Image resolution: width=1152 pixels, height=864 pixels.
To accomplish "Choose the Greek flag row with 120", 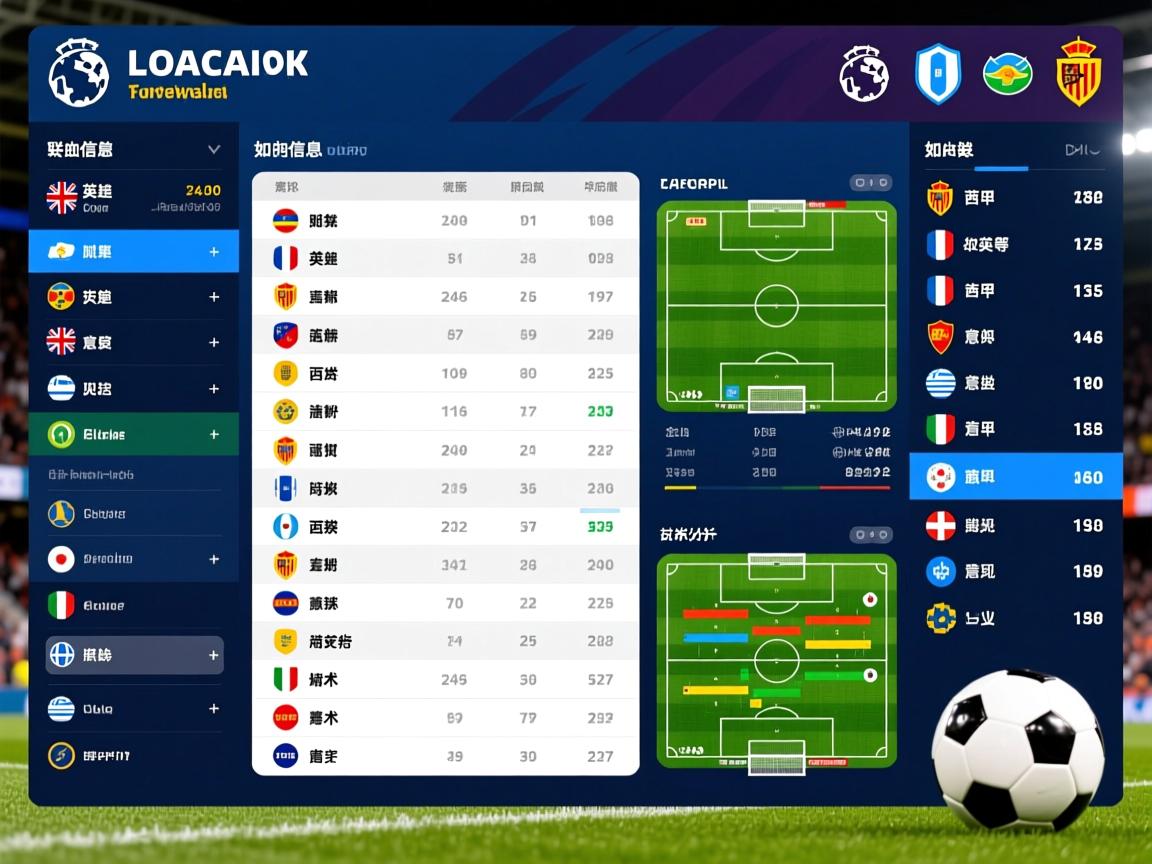I will tap(1015, 383).
